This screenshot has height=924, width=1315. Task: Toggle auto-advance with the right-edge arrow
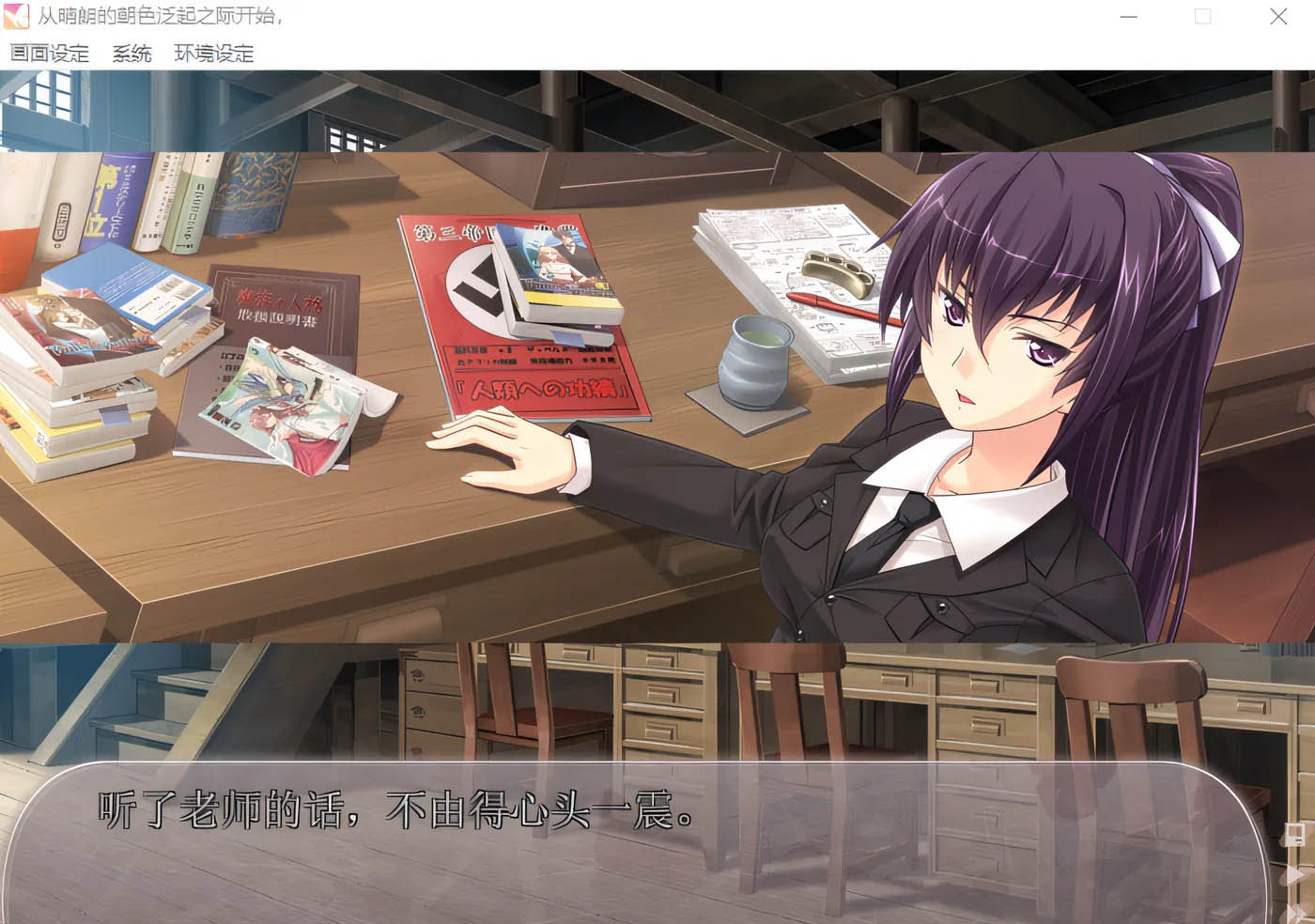pos(1293,871)
